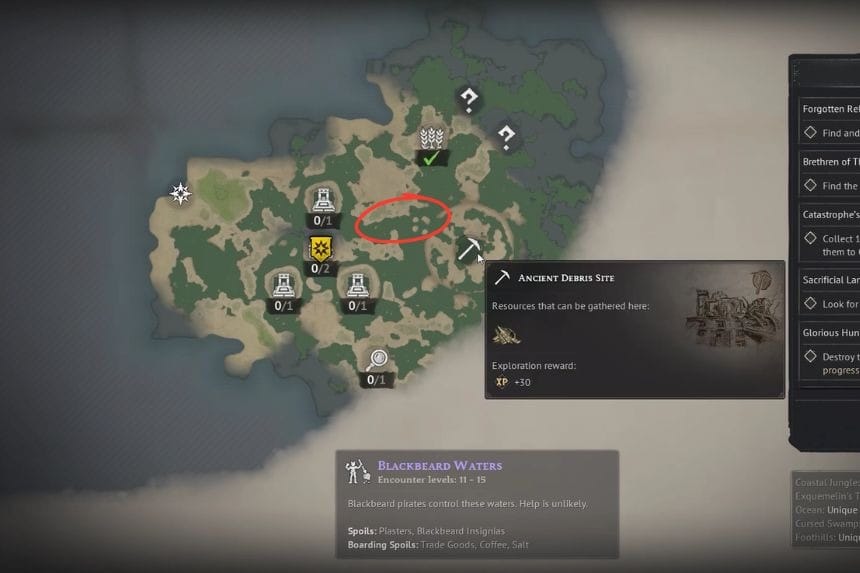The height and width of the screenshot is (573, 860).
Task: Select the Brethren quest in the tracker
Action: click(x=830, y=161)
